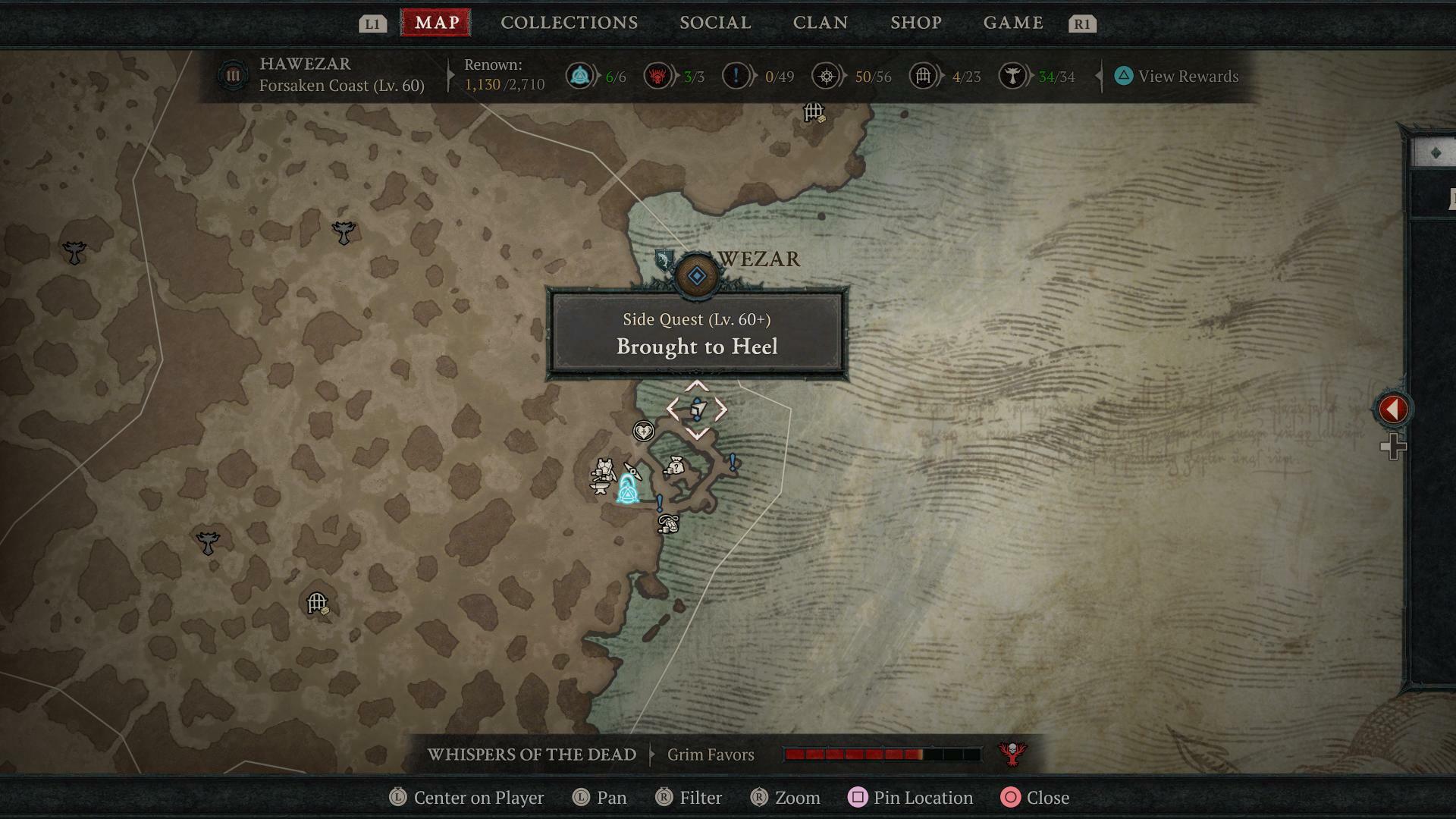Image resolution: width=1456 pixels, height=819 pixels.
Task: Switch to the Game tab
Action: pyautogui.click(x=1013, y=23)
